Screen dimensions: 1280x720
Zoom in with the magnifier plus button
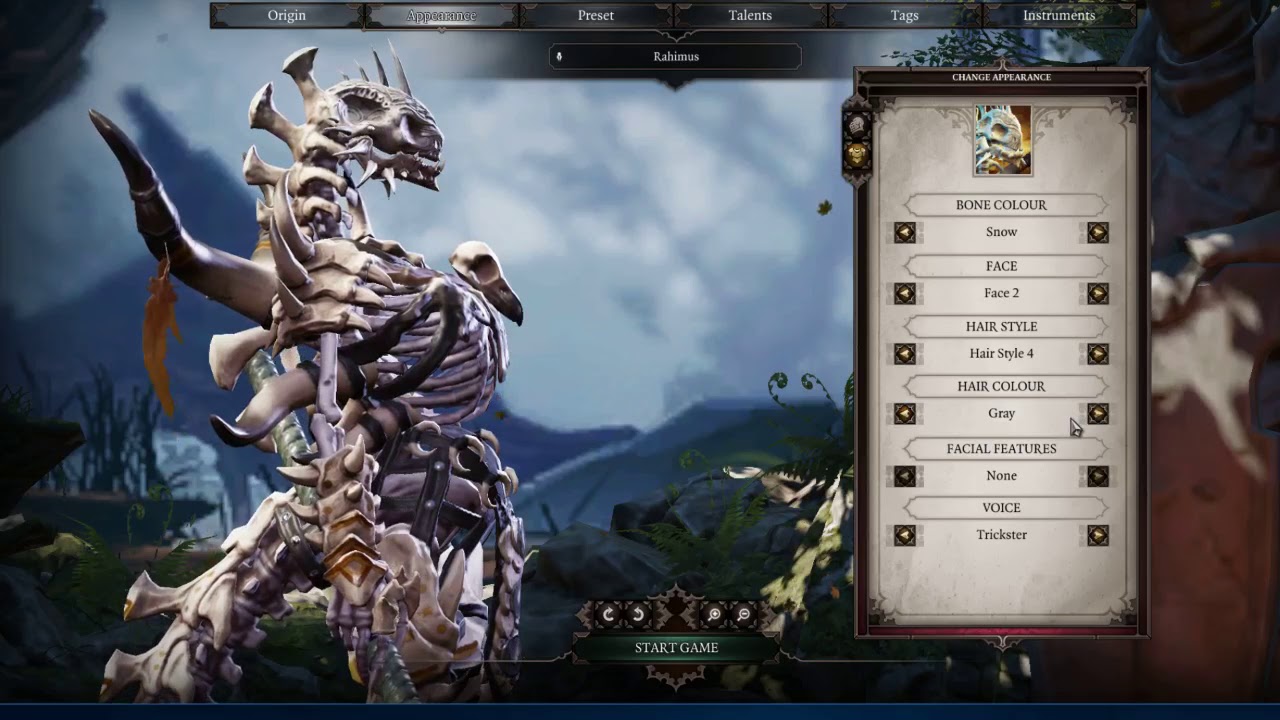click(714, 615)
